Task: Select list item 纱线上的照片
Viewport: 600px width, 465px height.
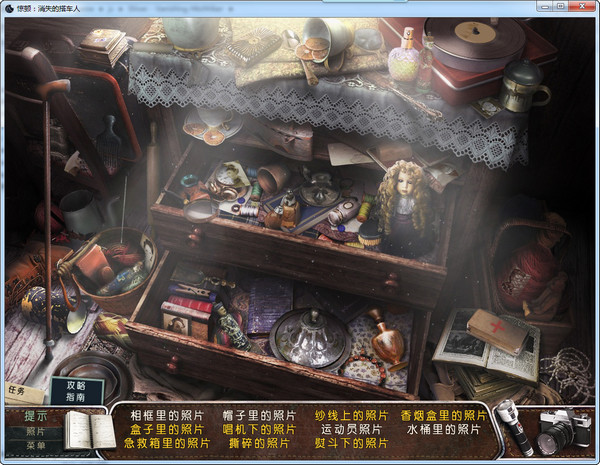Action: tap(351, 415)
